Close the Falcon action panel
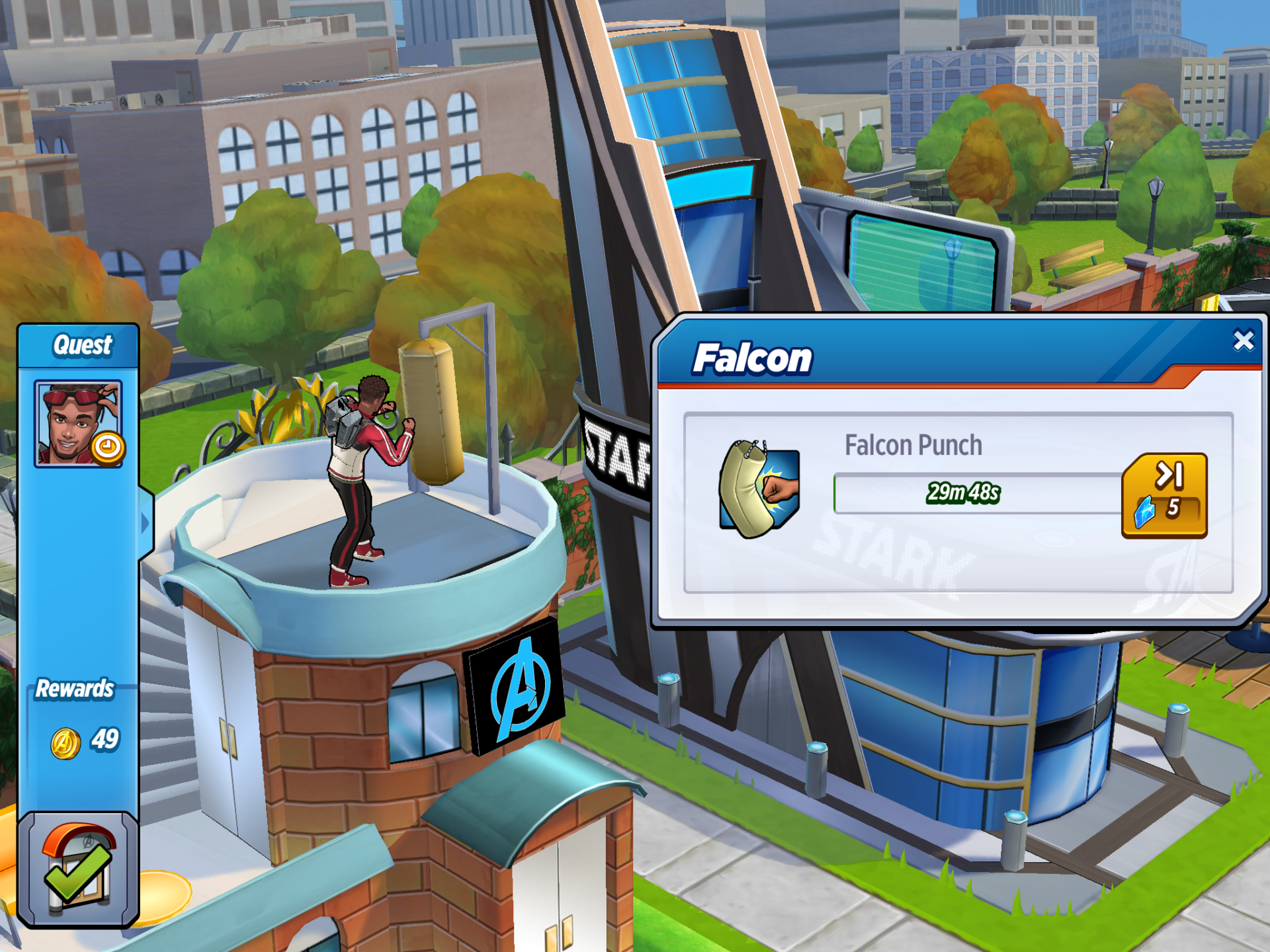Screen dimensions: 1270x952 1244,340
